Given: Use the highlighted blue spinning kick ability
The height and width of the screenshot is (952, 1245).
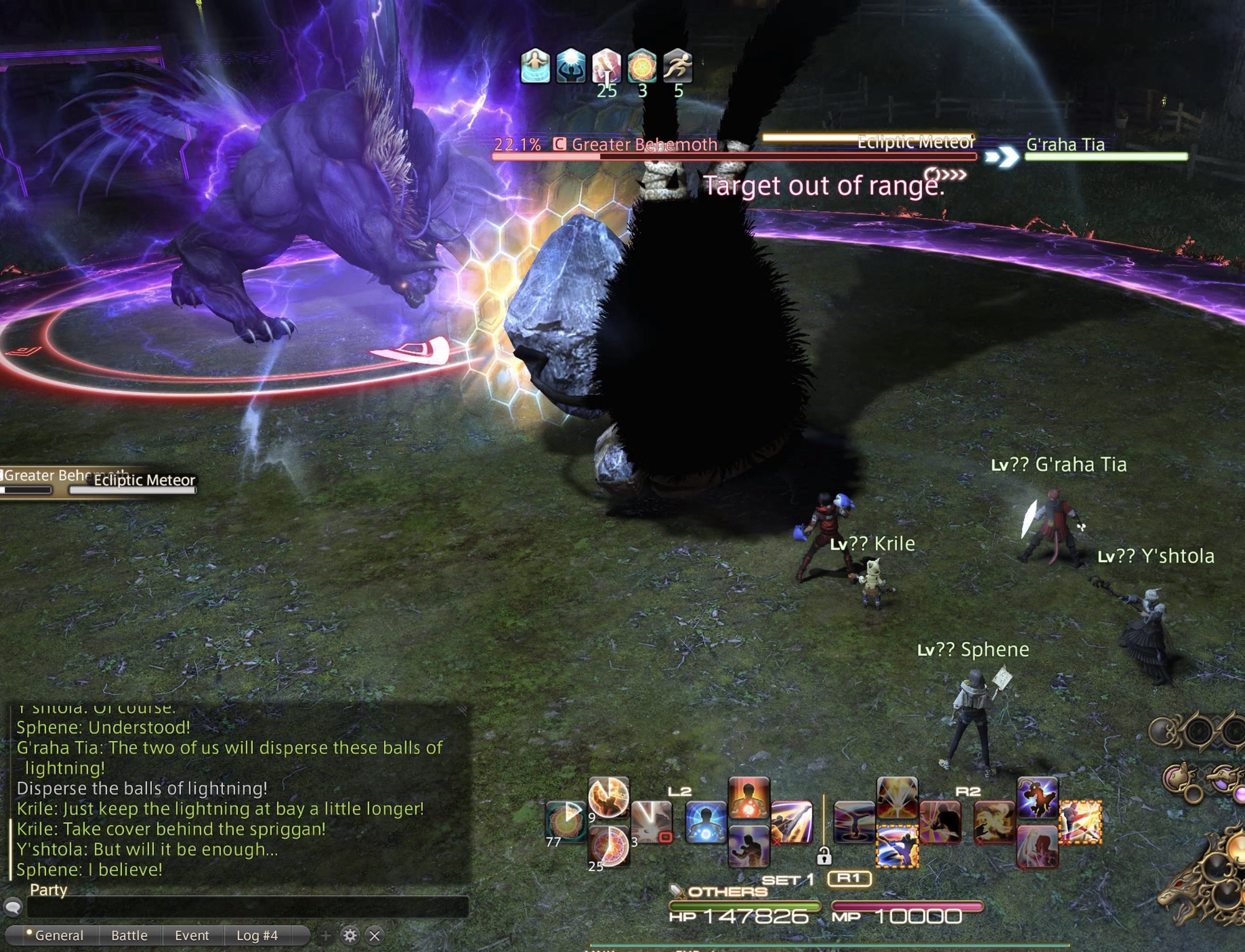Looking at the screenshot, I should point(897,846).
